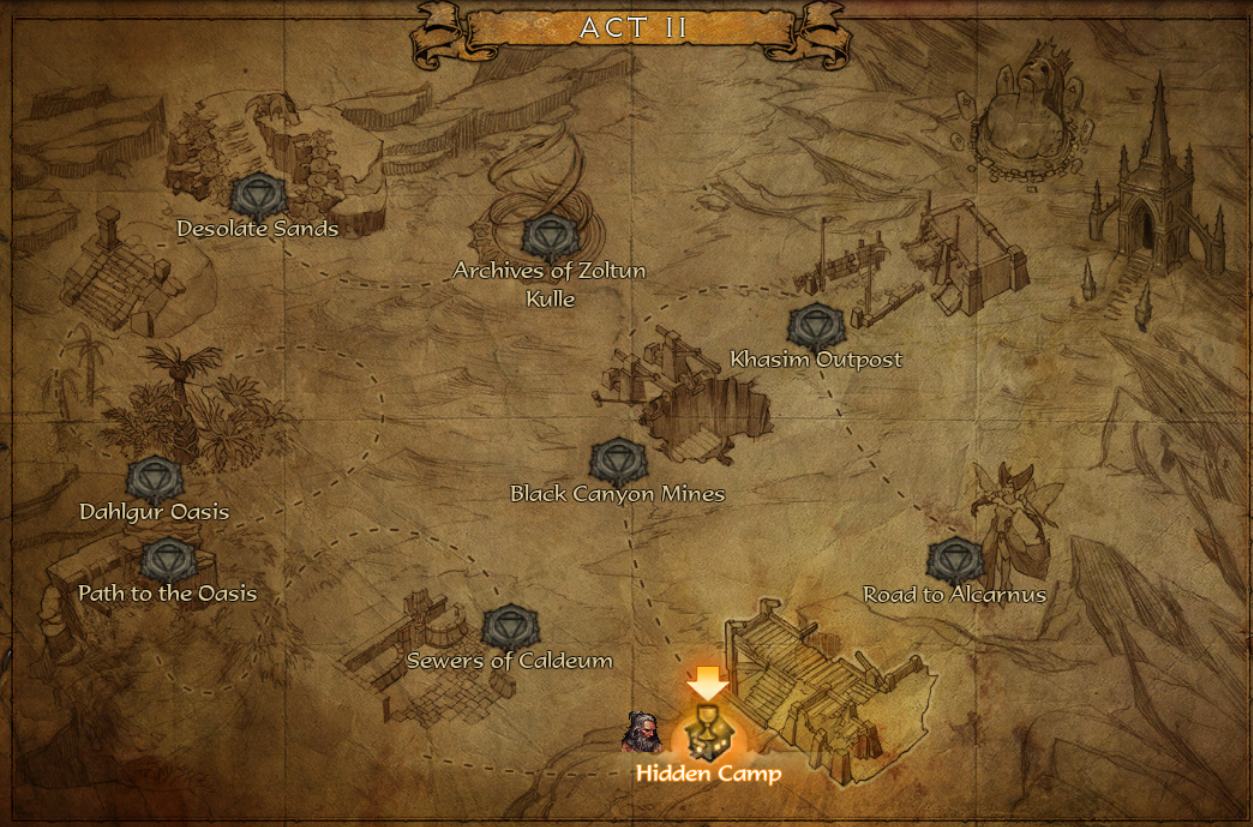1253x827 pixels.
Task: Choose the Khasim Outpost waypoint marker
Action: (816, 328)
